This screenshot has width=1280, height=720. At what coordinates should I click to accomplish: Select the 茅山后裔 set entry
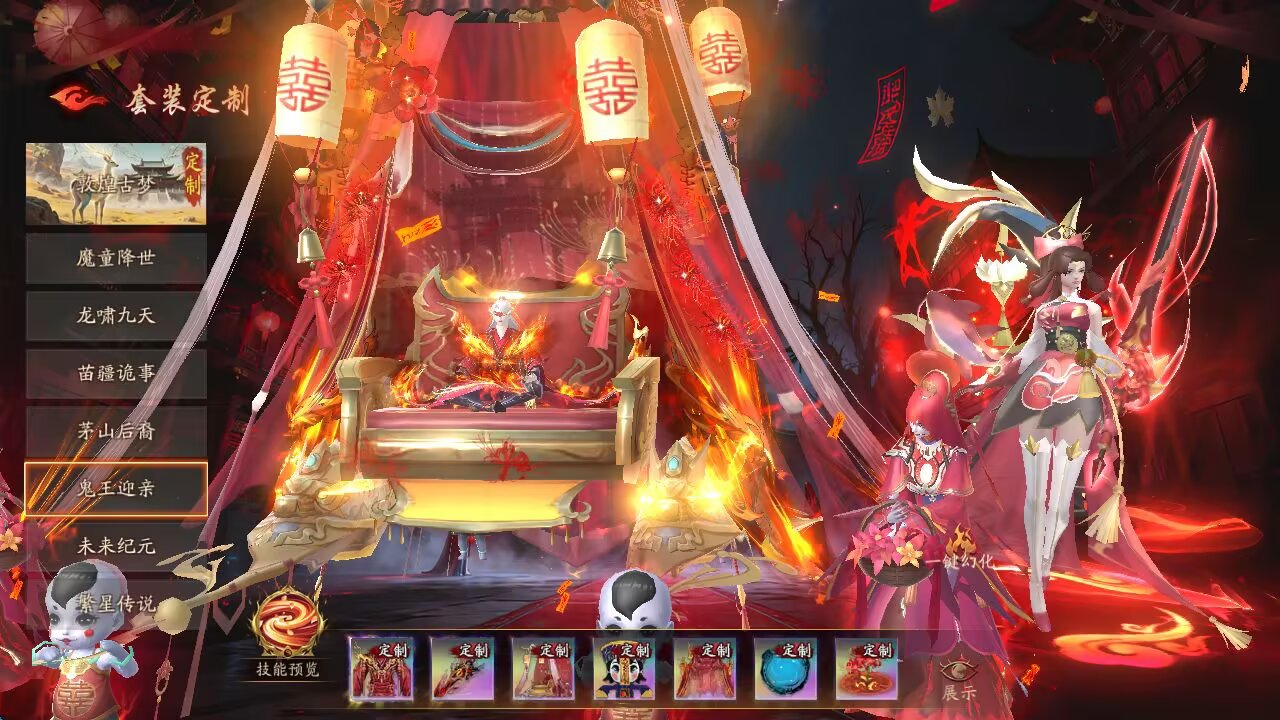point(116,431)
